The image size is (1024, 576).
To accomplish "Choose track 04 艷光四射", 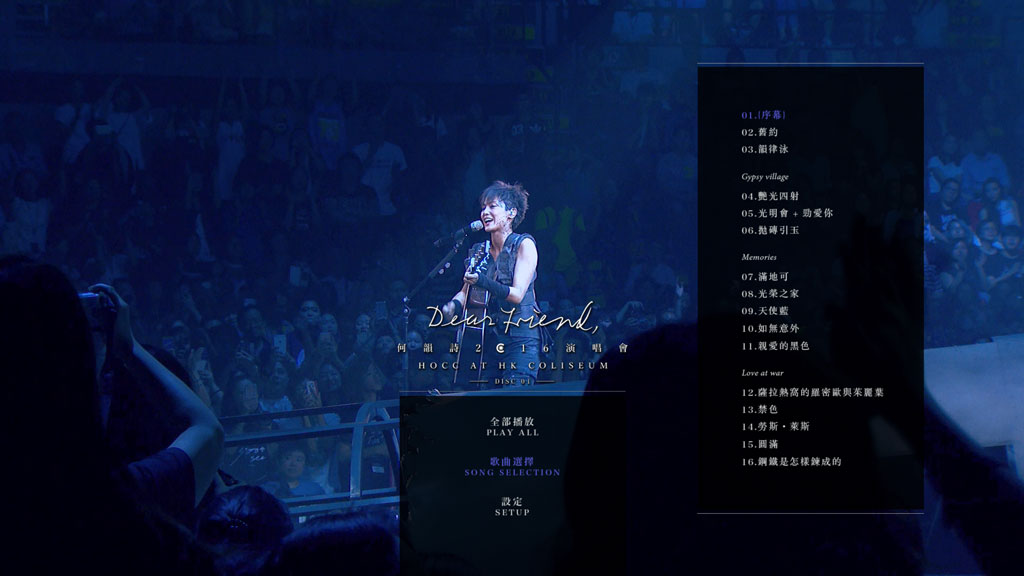I will pos(770,196).
